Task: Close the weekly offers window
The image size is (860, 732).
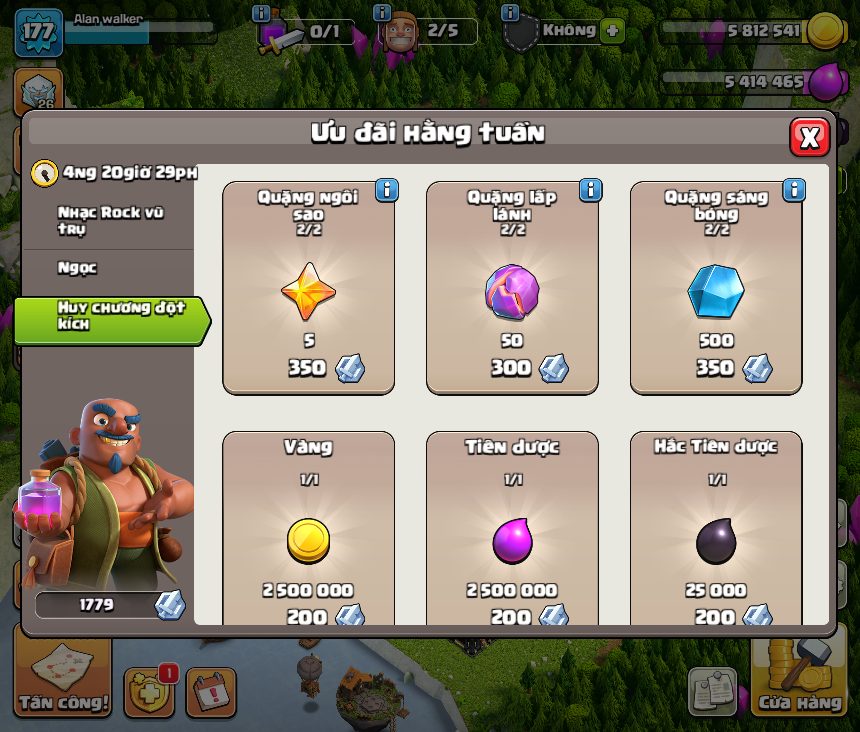Action: click(x=809, y=137)
